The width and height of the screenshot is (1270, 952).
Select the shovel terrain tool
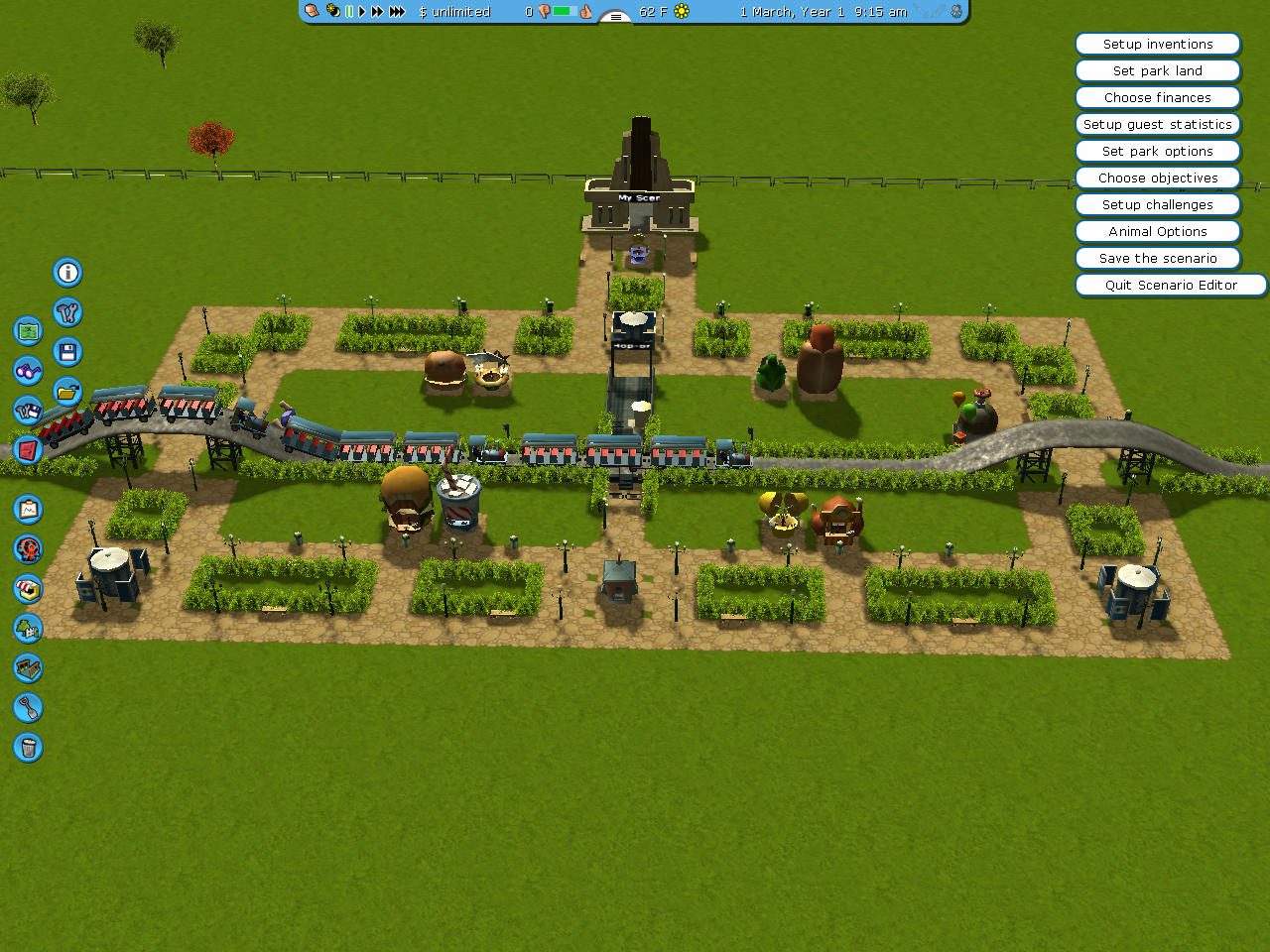tap(28, 707)
